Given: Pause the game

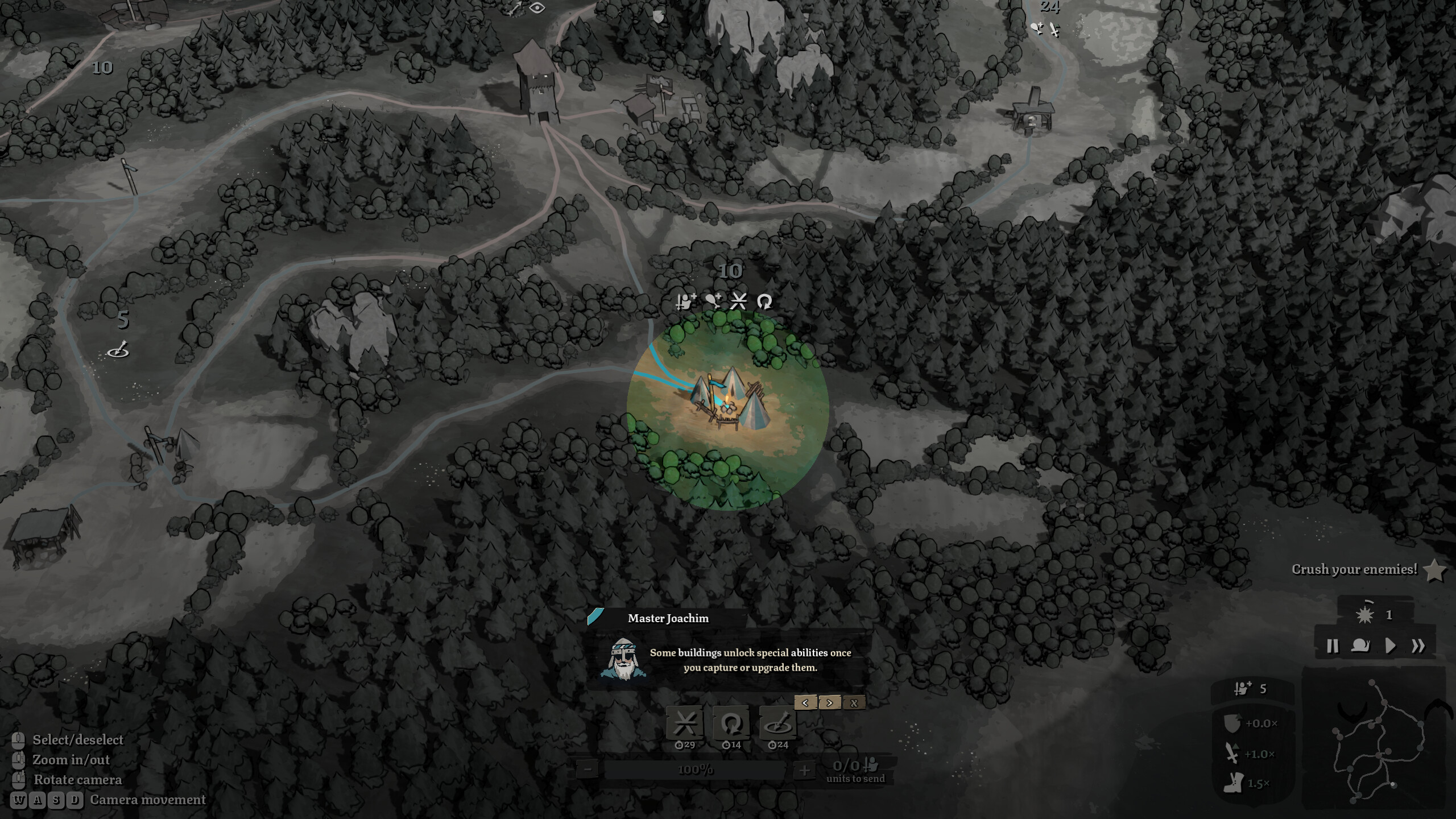Looking at the screenshot, I should [x=1332, y=646].
